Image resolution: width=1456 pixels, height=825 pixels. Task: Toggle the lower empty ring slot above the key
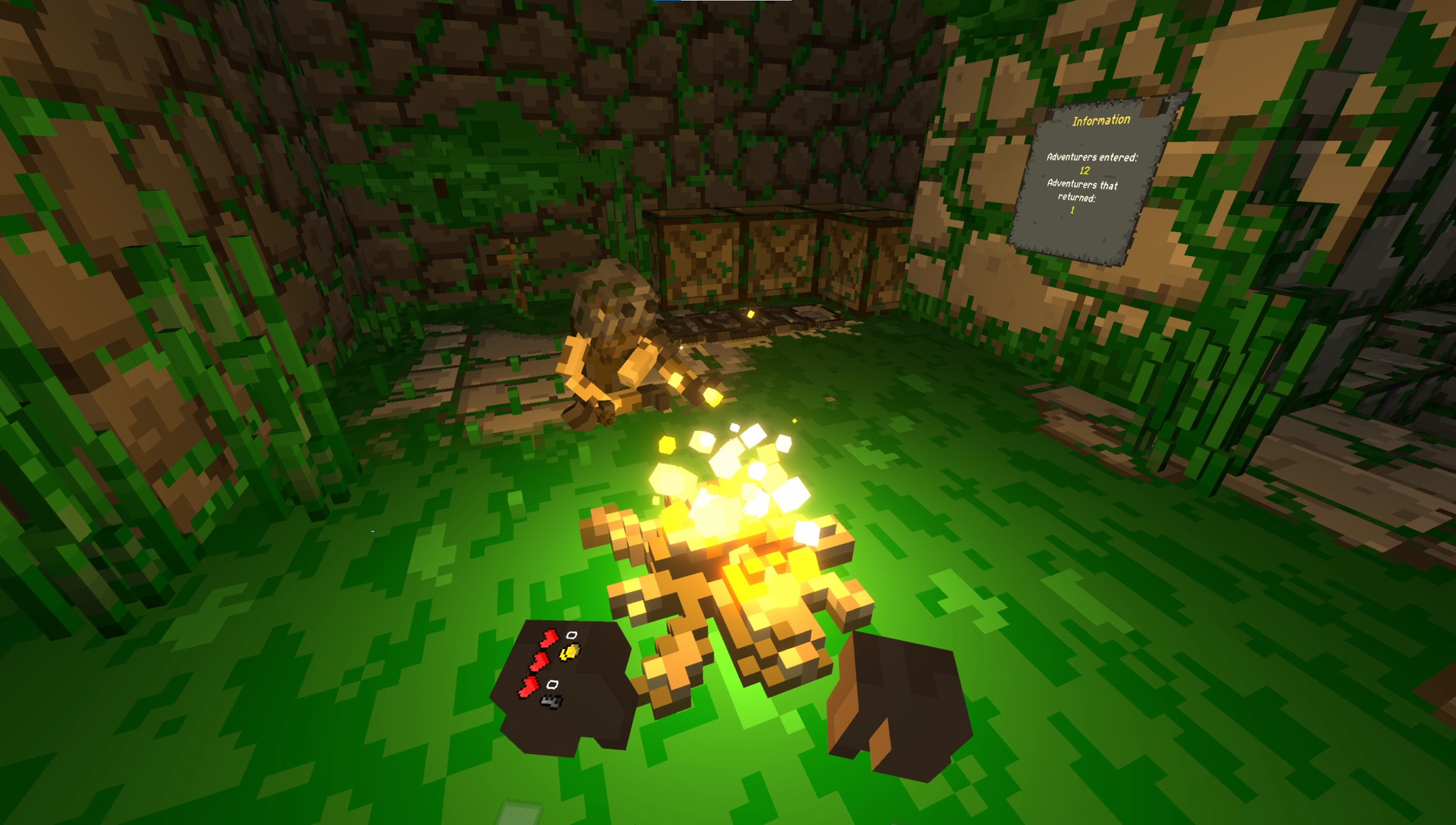click(553, 684)
